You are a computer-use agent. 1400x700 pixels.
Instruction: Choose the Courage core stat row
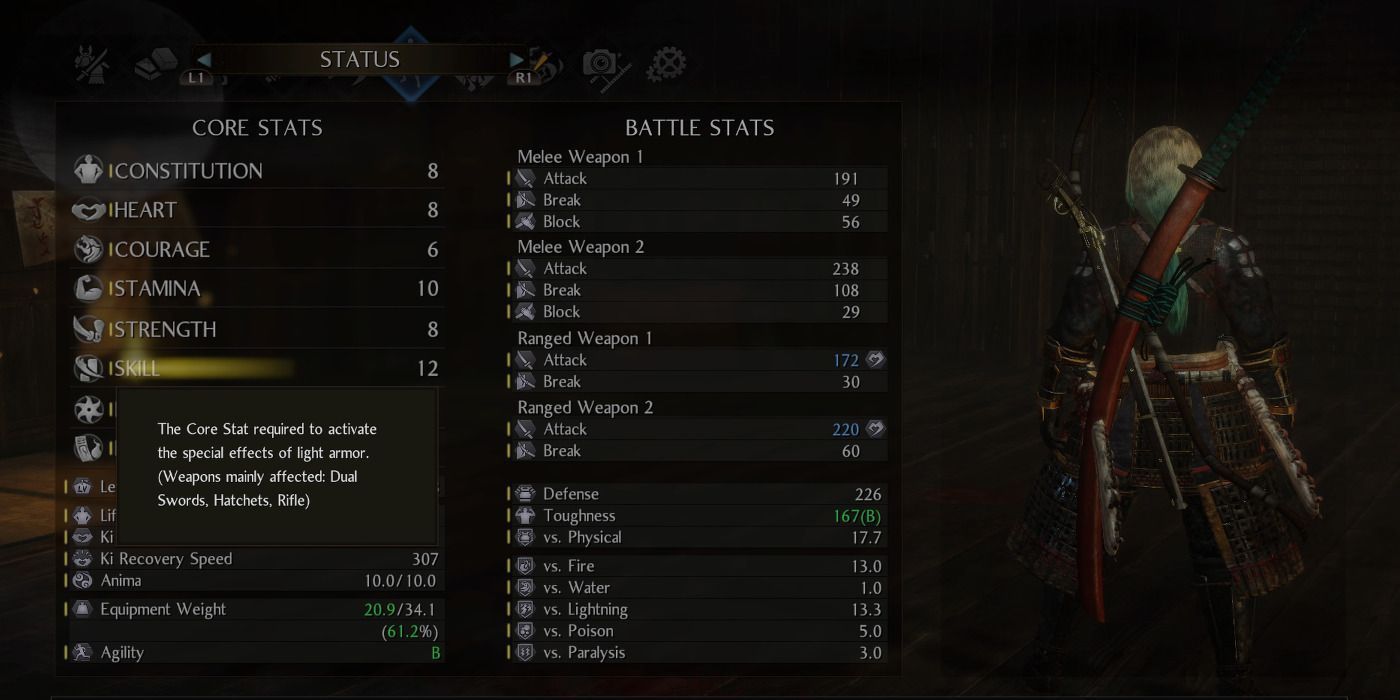pyautogui.click(x=257, y=249)
